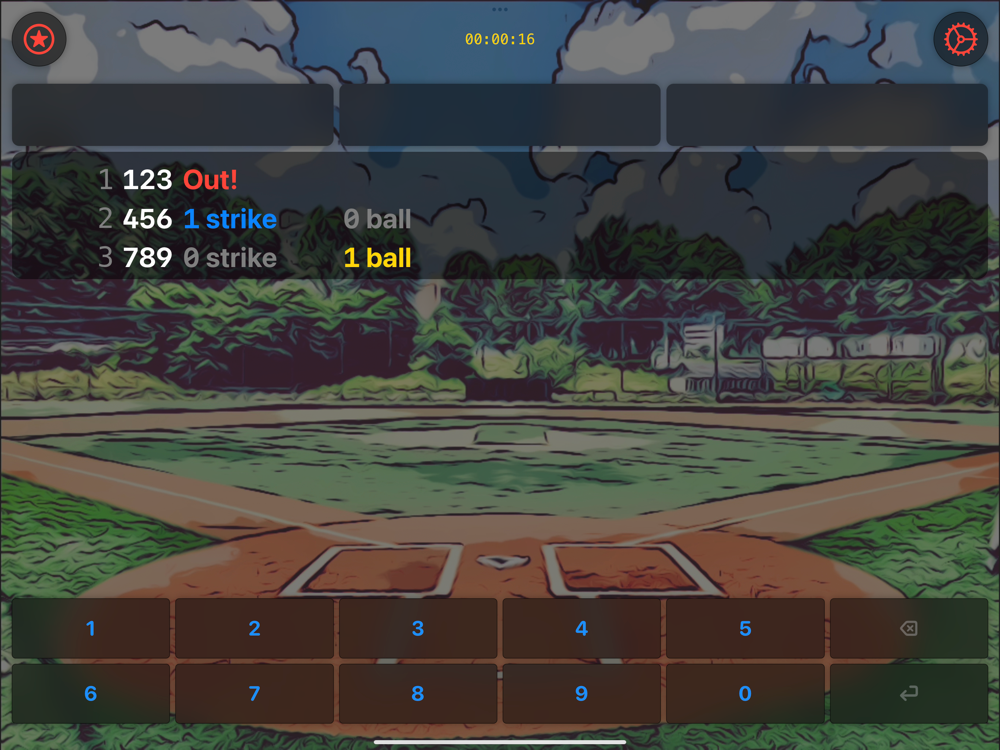The height and width of the screenshot is (750, 1000).
Task: Choose the number 9 key
Action: click(581, 693)
